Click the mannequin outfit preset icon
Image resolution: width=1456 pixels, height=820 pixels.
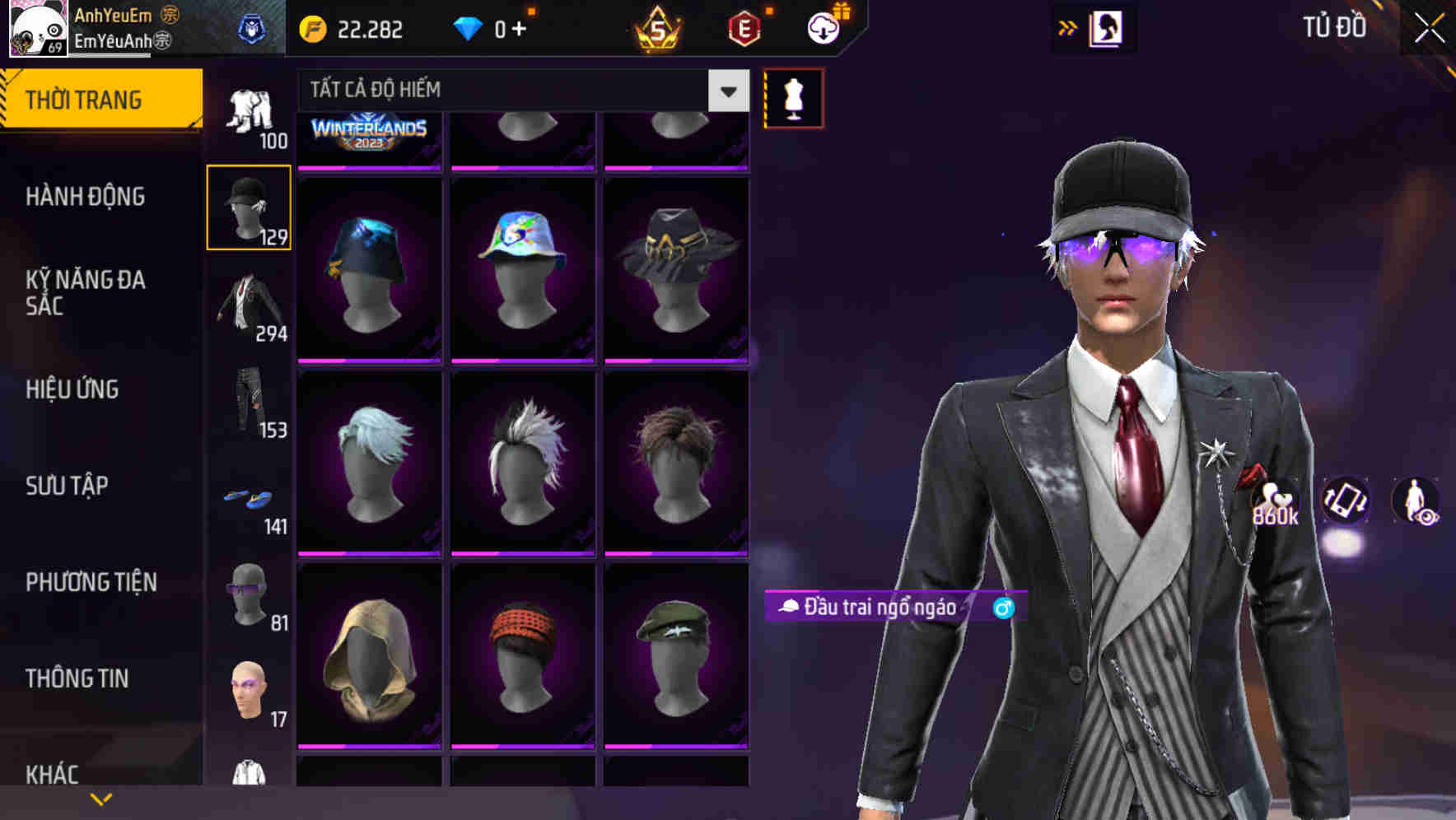click(x=793, y=97)
